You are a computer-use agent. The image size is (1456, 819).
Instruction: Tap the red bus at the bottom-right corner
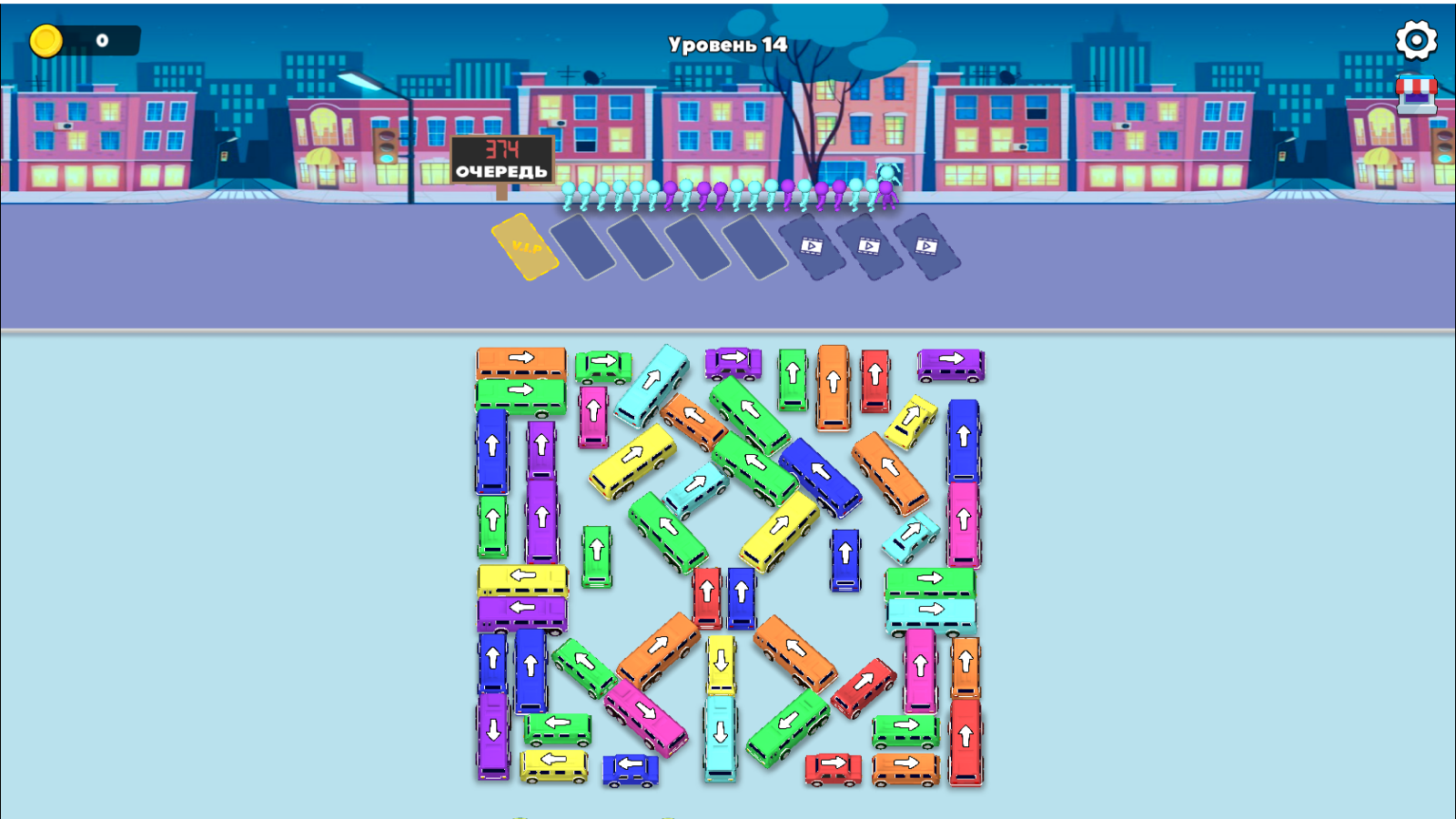point(967,737)
